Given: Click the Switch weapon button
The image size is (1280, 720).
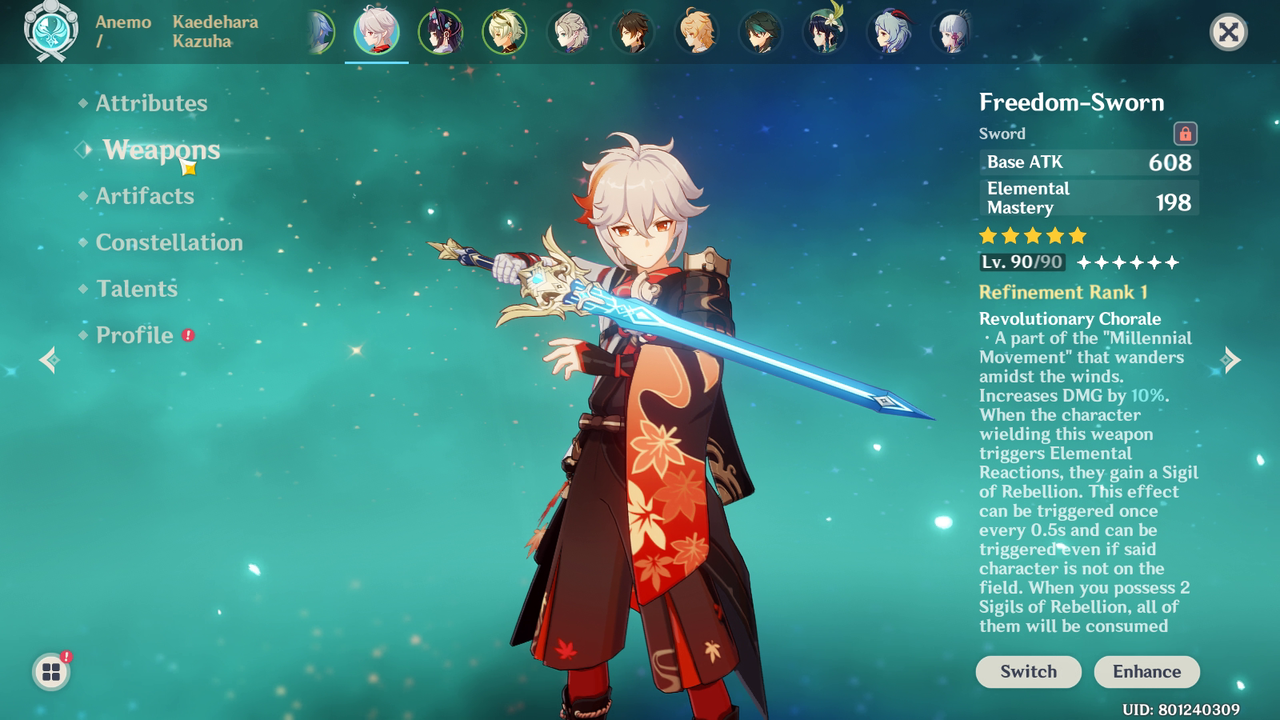Looking at the screenshot, I should click(1028, 672).
